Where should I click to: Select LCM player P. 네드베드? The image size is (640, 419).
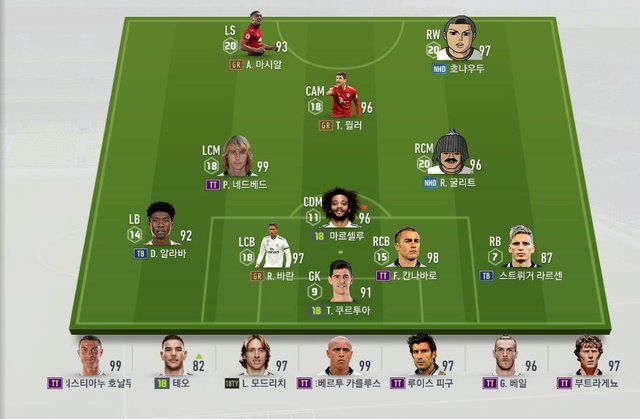(x=238, y=157)
